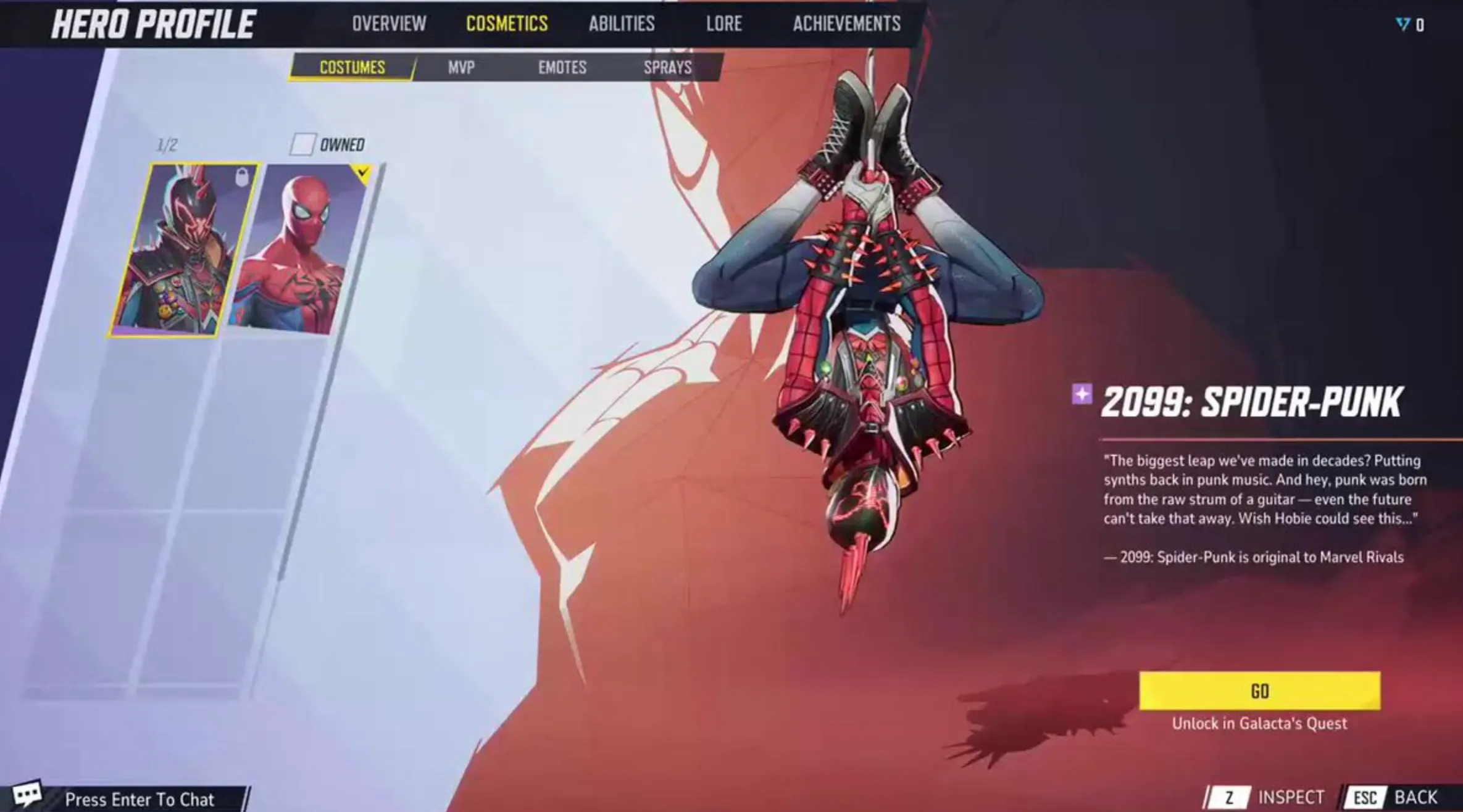Expand the MVP section

(460, 68)
